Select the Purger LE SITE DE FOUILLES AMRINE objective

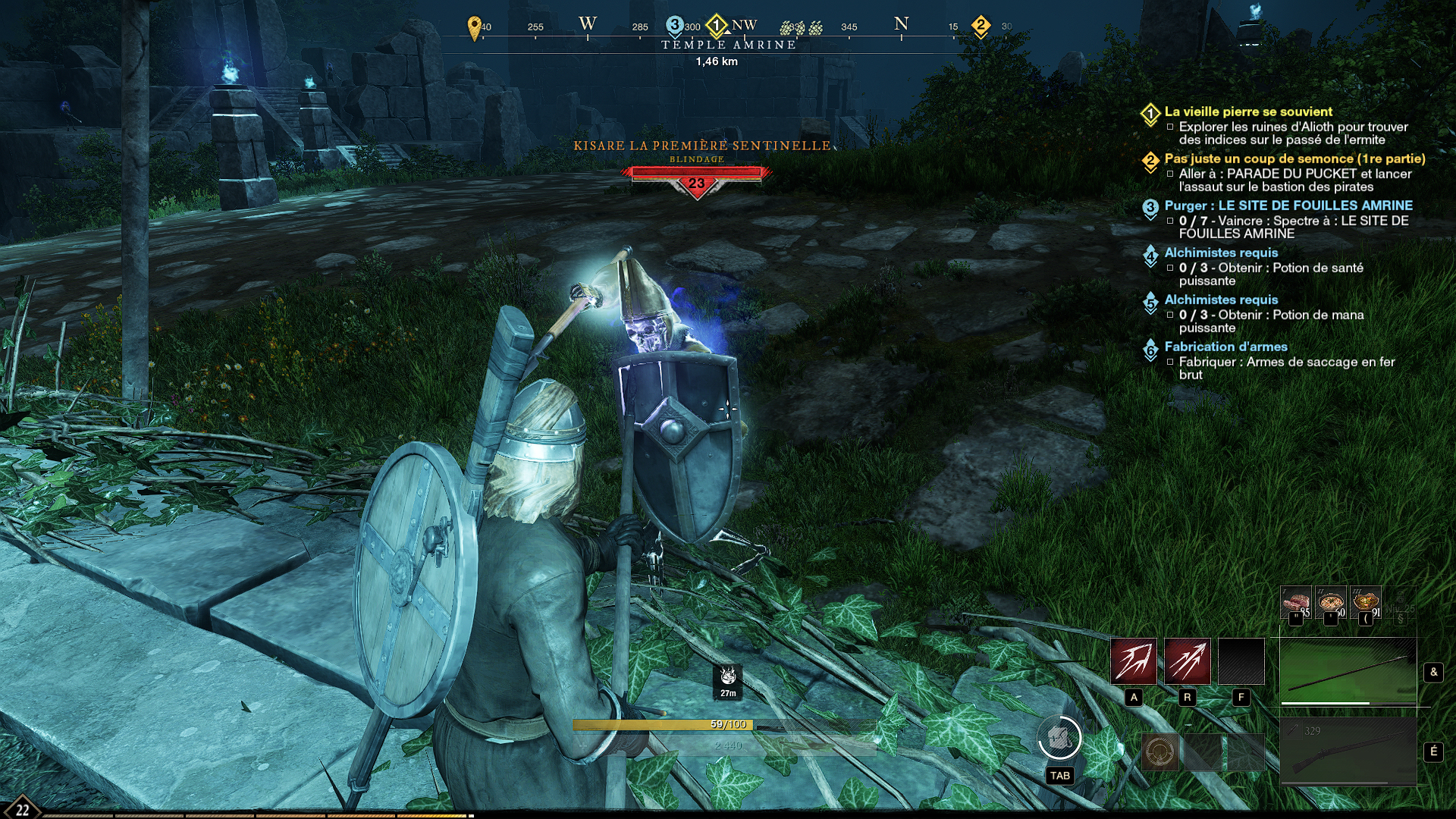coord(1288,206)
